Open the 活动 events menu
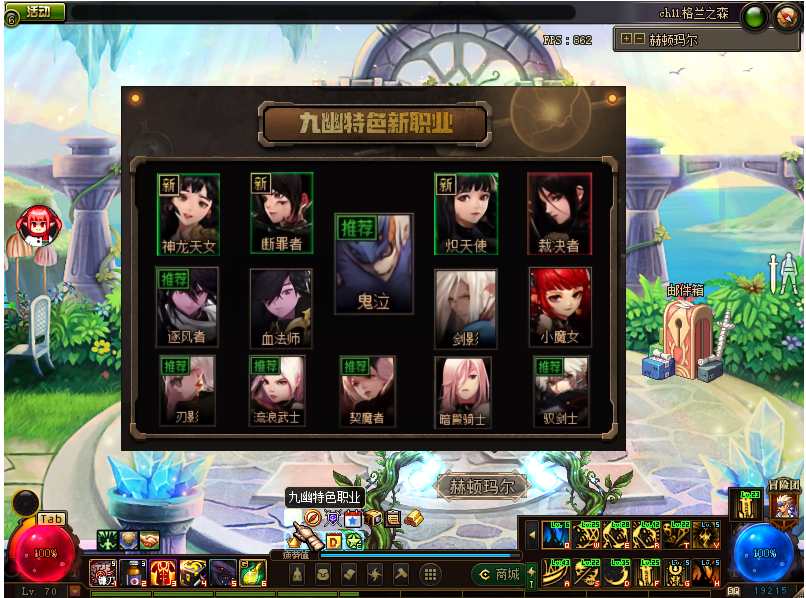Screen dimensions: 806x598 point(38,12)
